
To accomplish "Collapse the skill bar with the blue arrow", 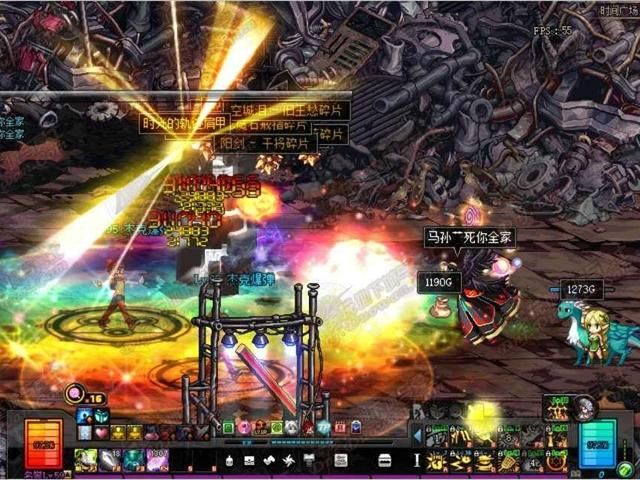I will pos(418,435).
